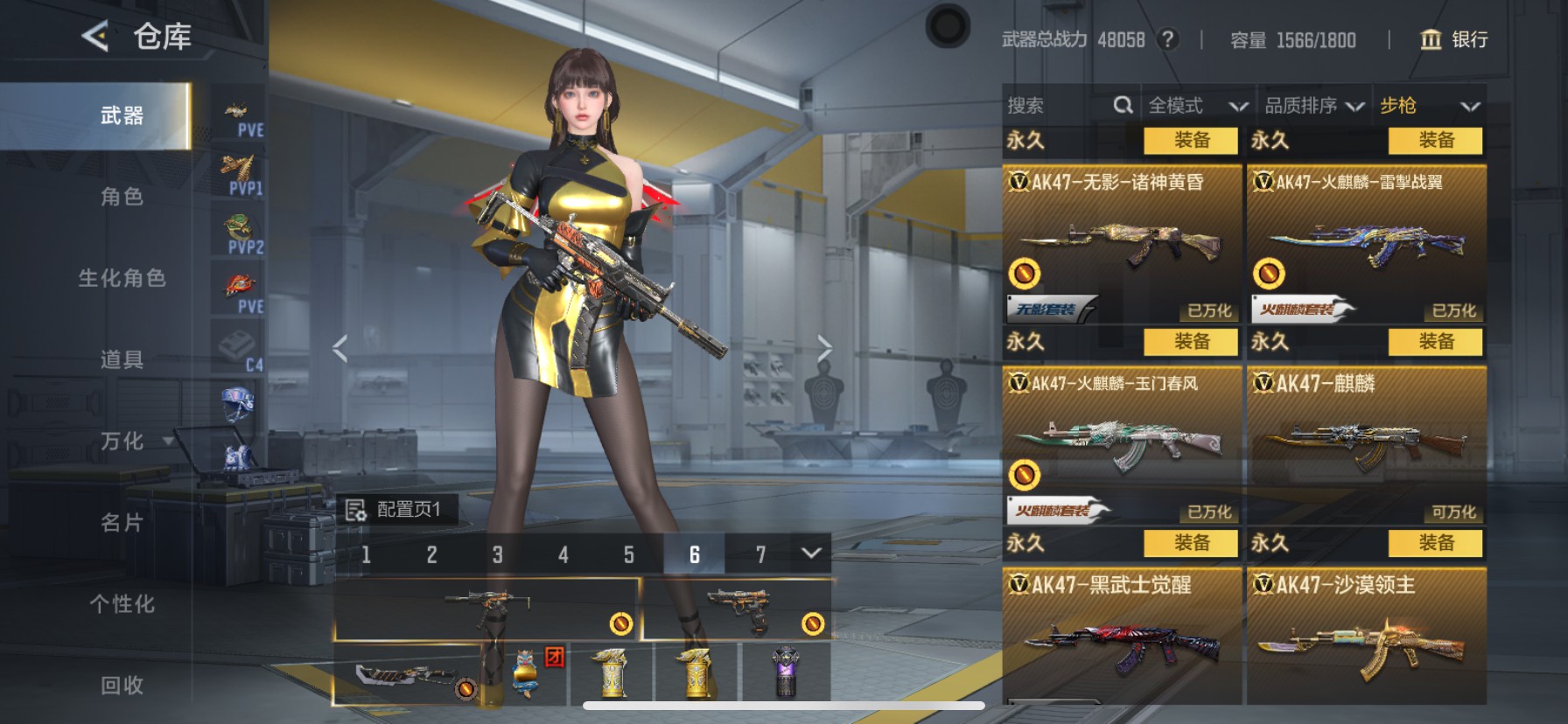Open the 回收 recycle section
This screenshot has height=724, width=1568.
point(122,685)
